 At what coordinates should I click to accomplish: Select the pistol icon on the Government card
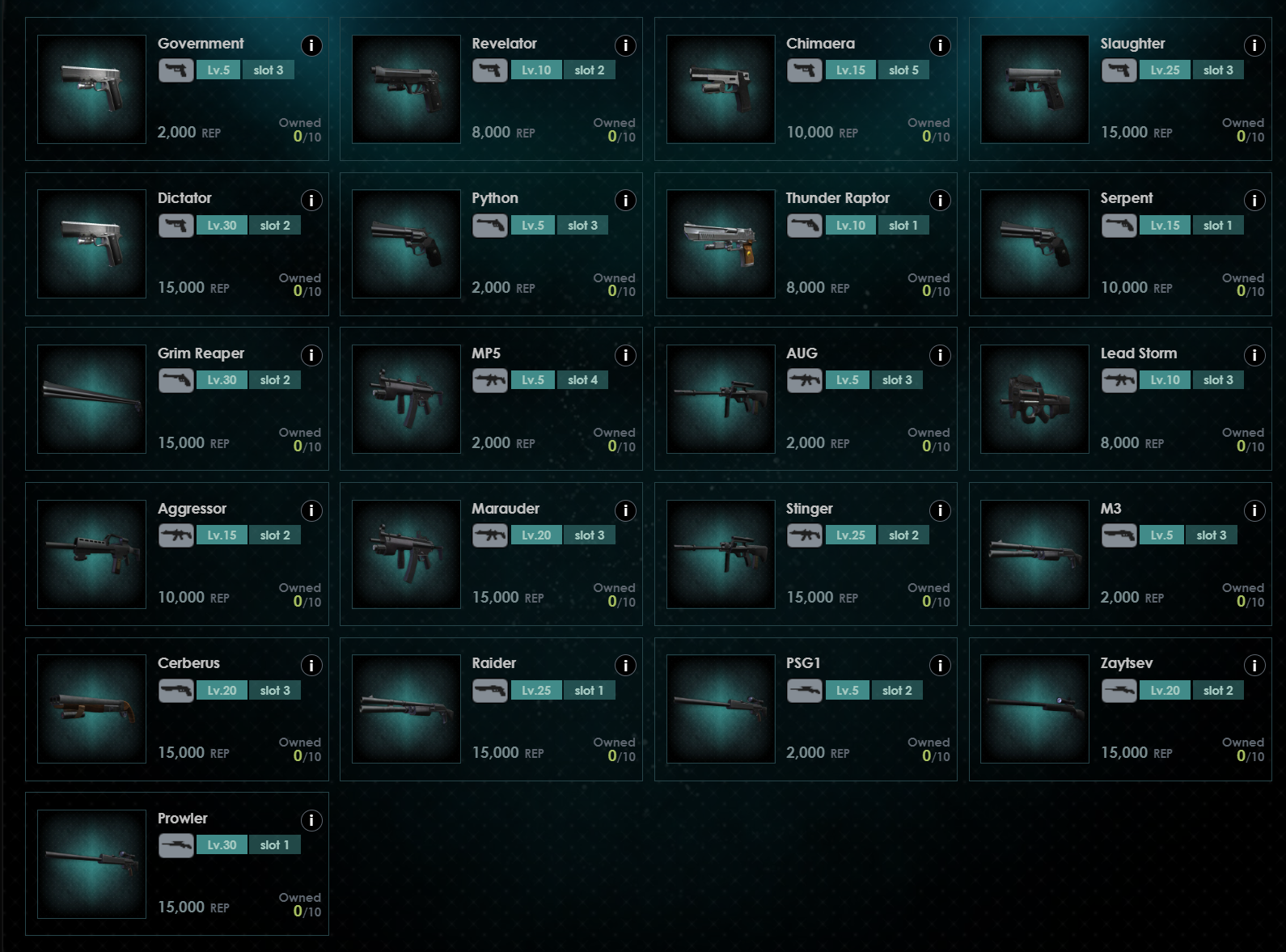pos(176,70)
